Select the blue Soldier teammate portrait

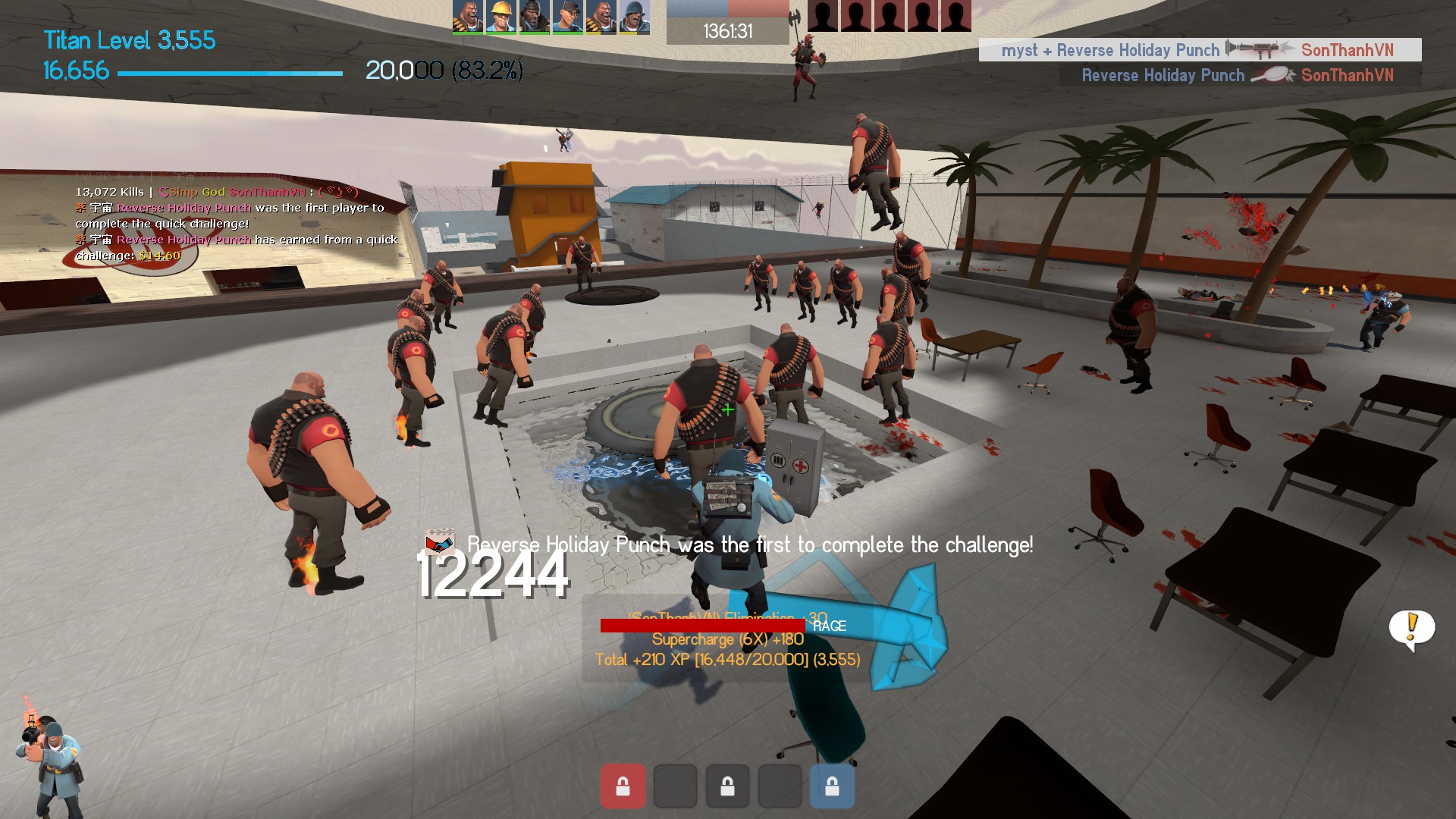pos(634,17)
